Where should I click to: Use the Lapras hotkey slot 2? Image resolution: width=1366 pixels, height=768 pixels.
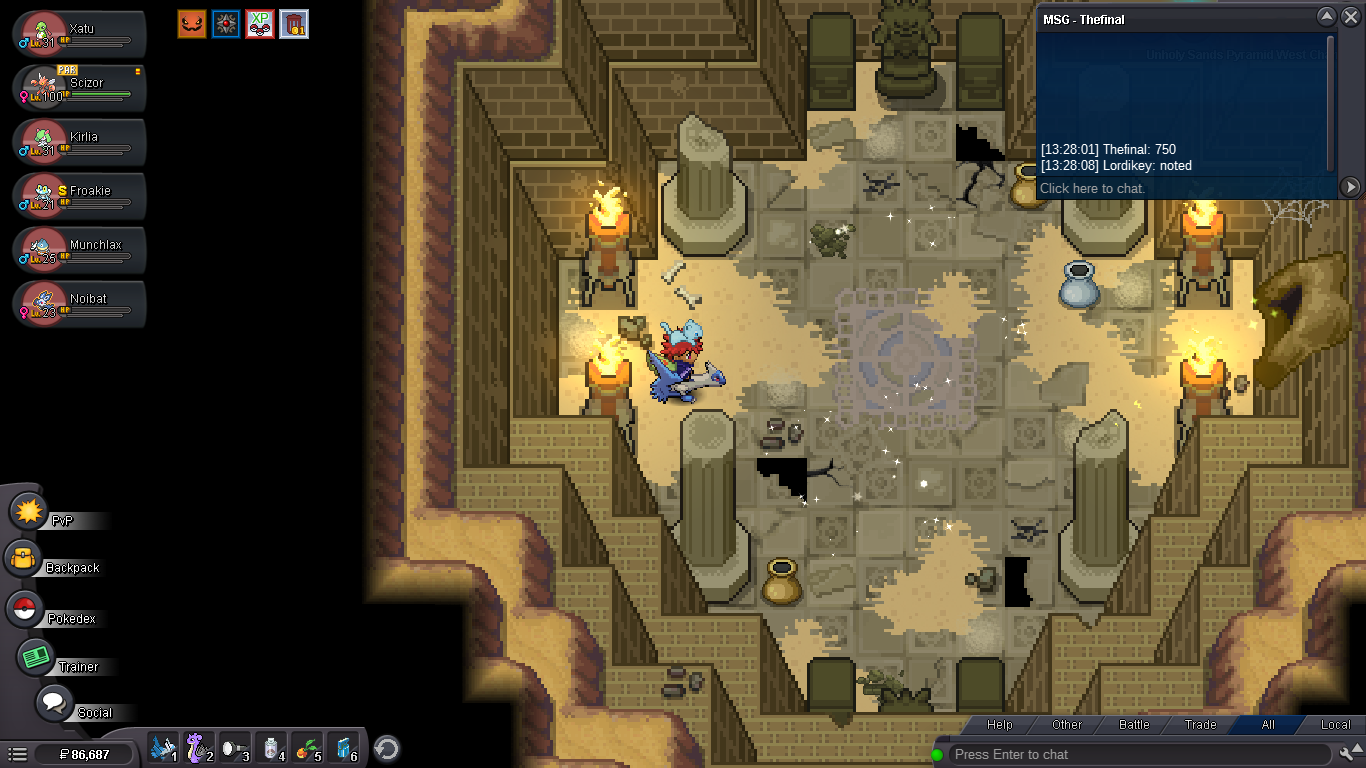[x=197, y=748]
